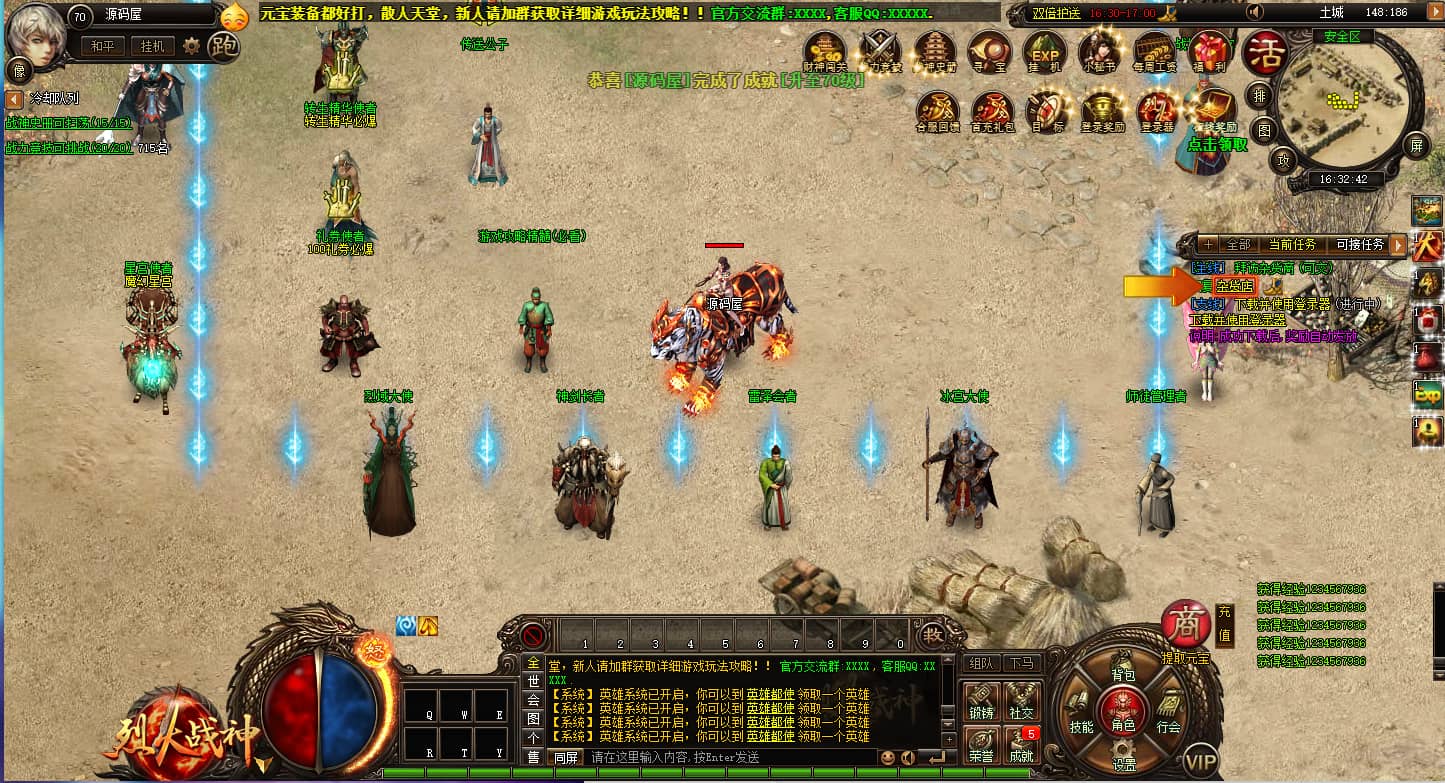Follow the 杂货店 quest link

pyautogui.click(x=1233, y=286)
